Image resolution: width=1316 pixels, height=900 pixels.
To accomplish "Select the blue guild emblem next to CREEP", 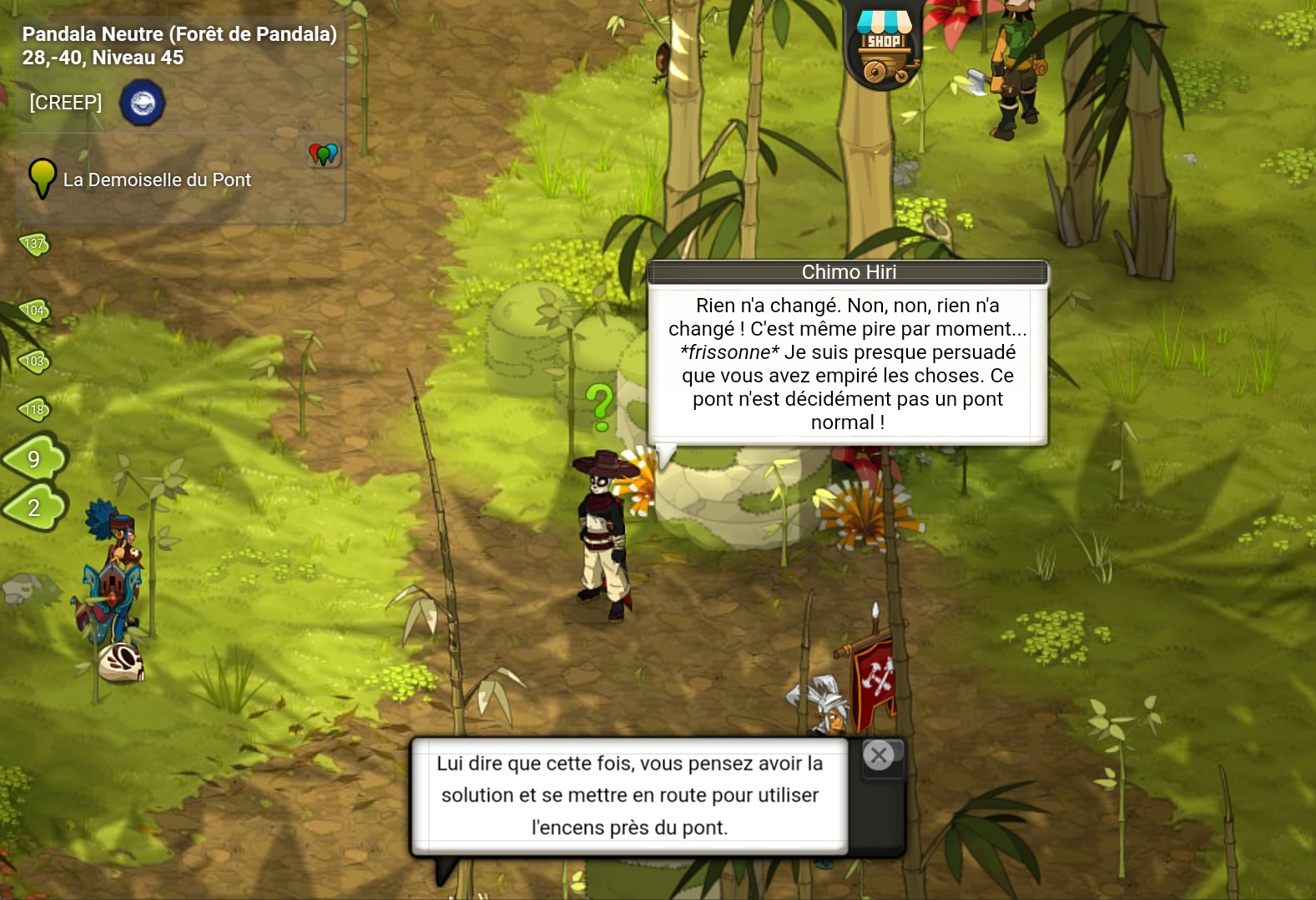I will tap(143, 103).
